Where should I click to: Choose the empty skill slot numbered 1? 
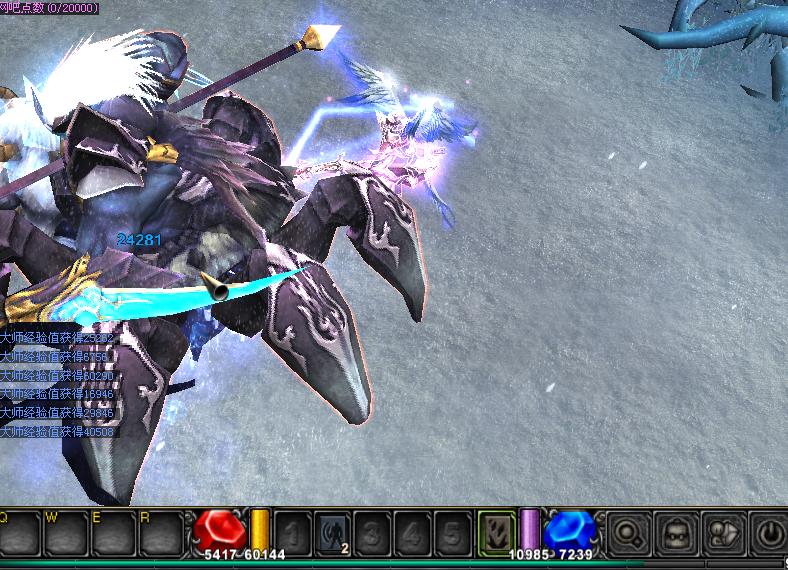coord(292,531)
